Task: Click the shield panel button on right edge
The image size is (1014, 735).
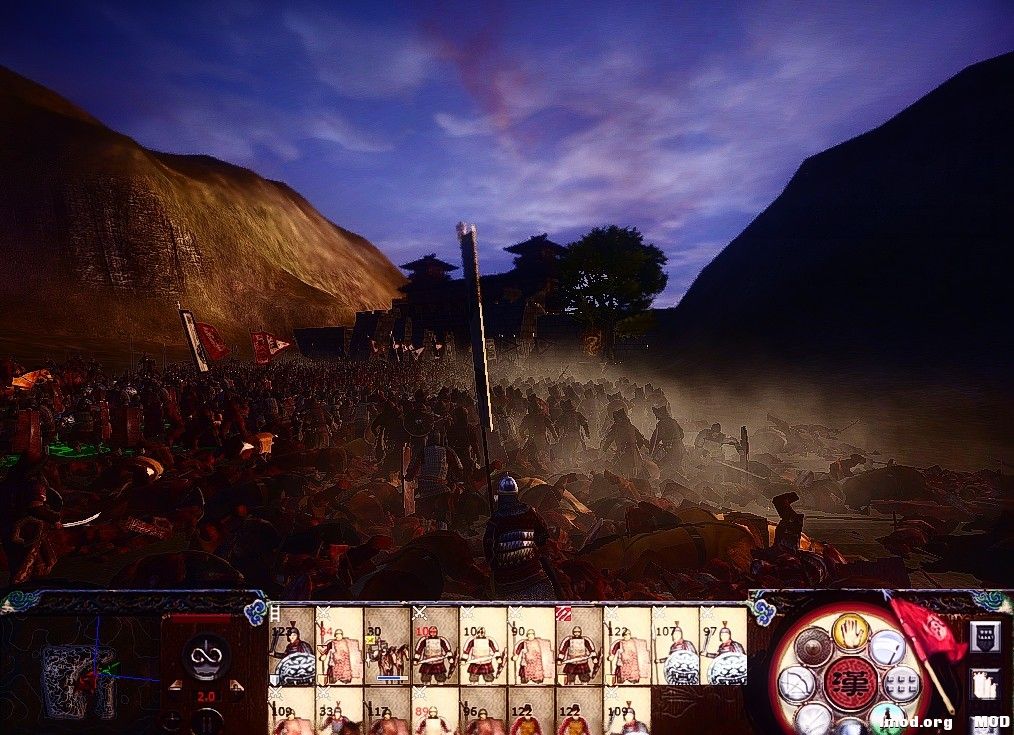Action: click(x=984, y=637)
